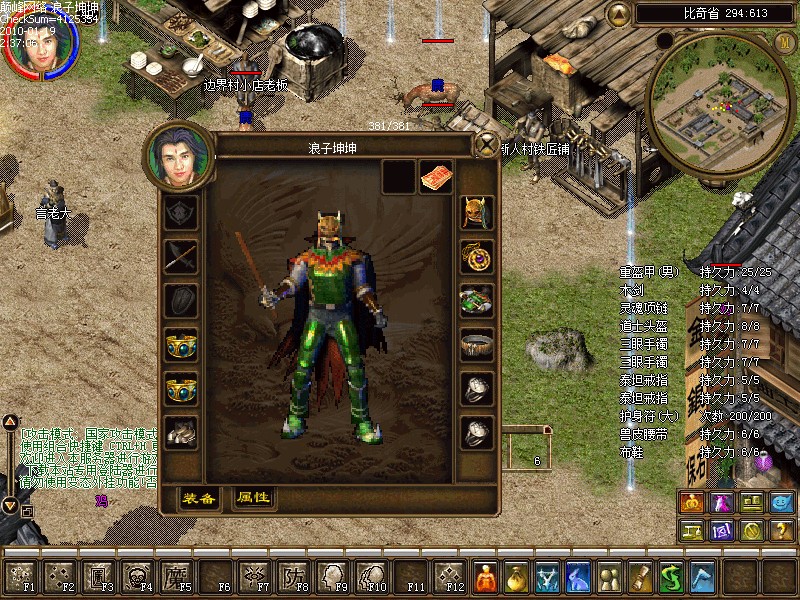Screen dimensions: 800x600
Task: Click the pink horse mount button
Action: tap(722, 503)
